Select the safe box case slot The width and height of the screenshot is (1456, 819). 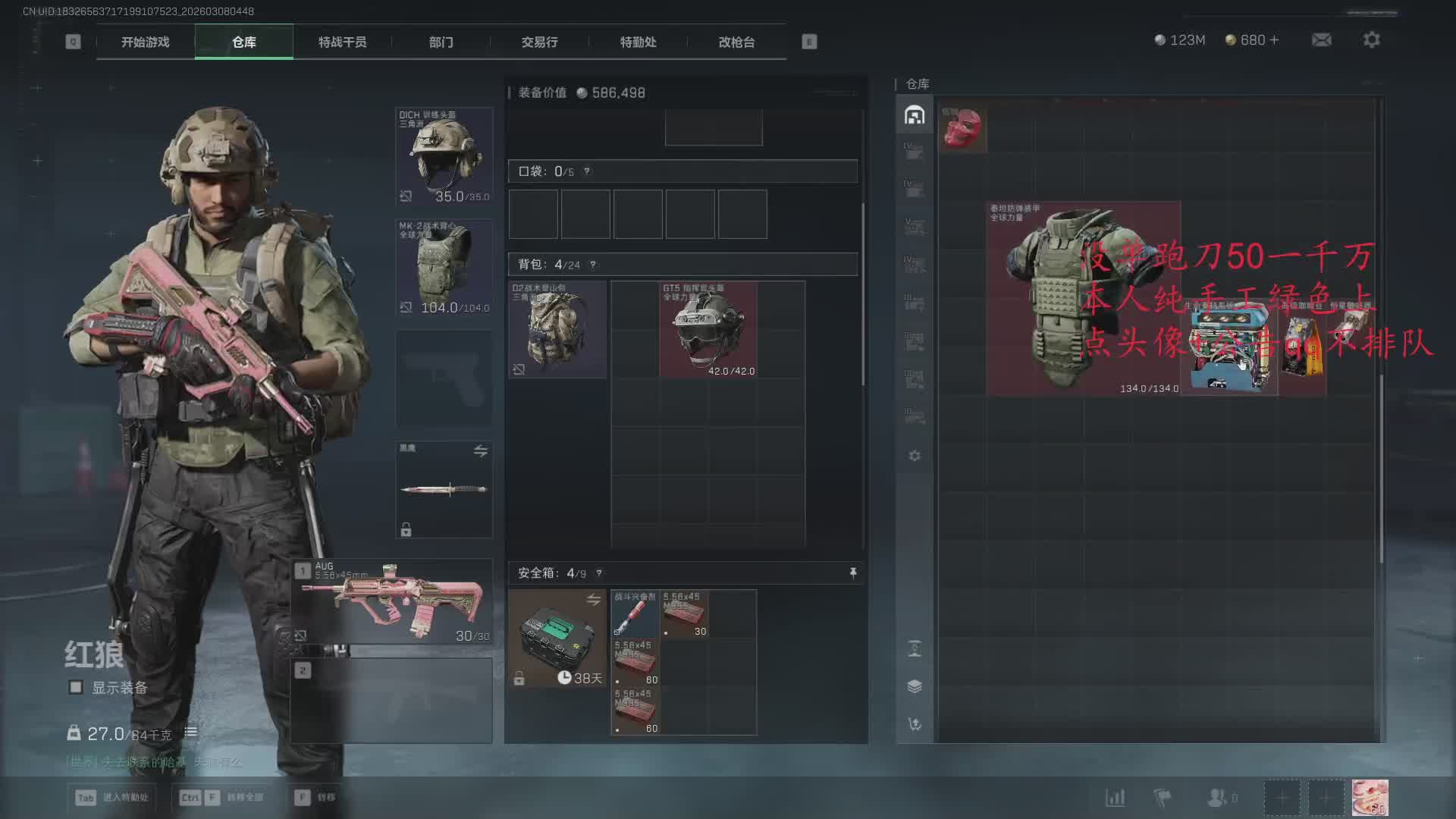pyautogui.click(x=557, y=639)
